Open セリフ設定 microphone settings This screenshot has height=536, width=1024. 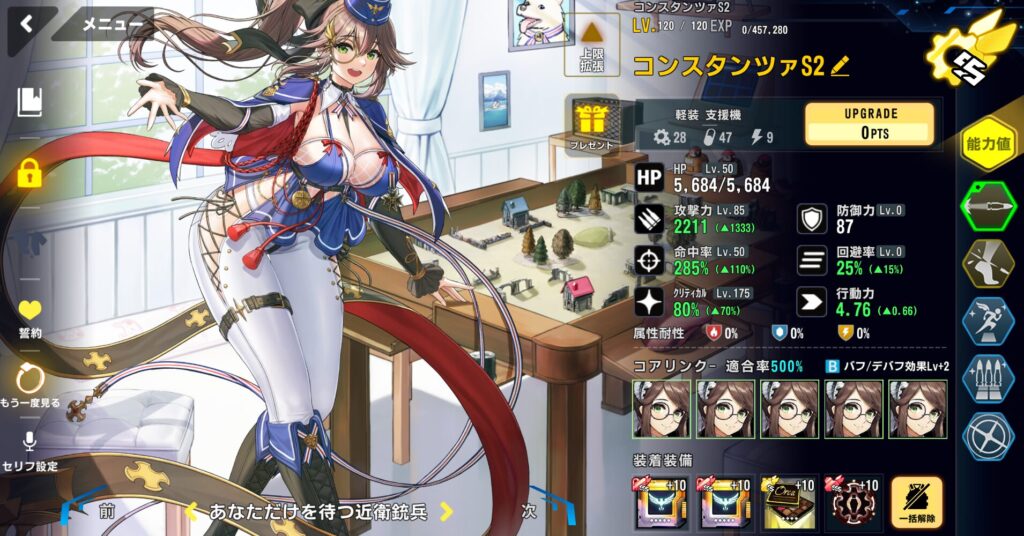[x=30, y=448]
